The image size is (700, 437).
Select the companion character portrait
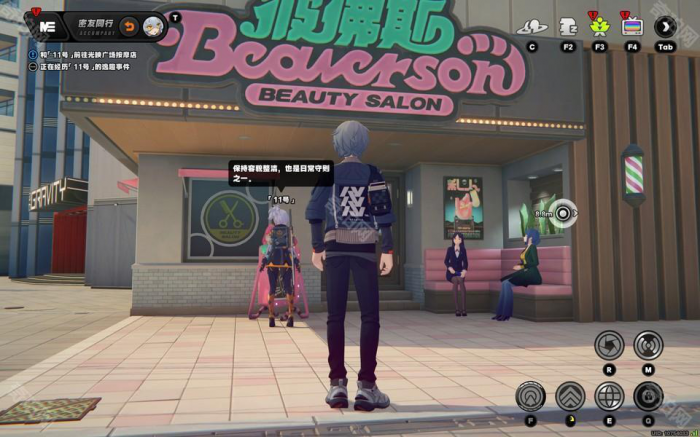[153, 25]
